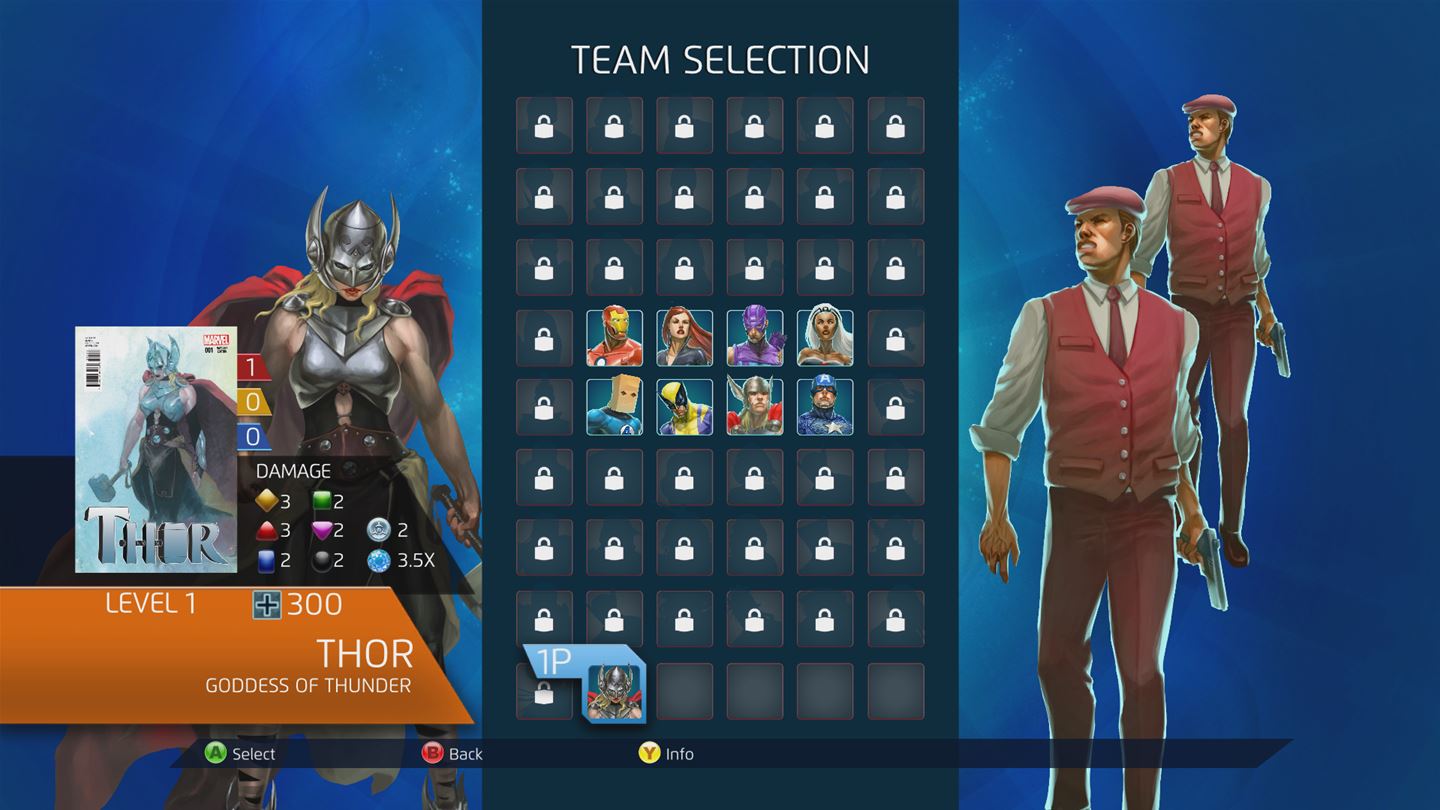Select the Thor character portrait
The width and height of the screenshot is (1440, 810).
pyautogui.click(x=754, y=409)
